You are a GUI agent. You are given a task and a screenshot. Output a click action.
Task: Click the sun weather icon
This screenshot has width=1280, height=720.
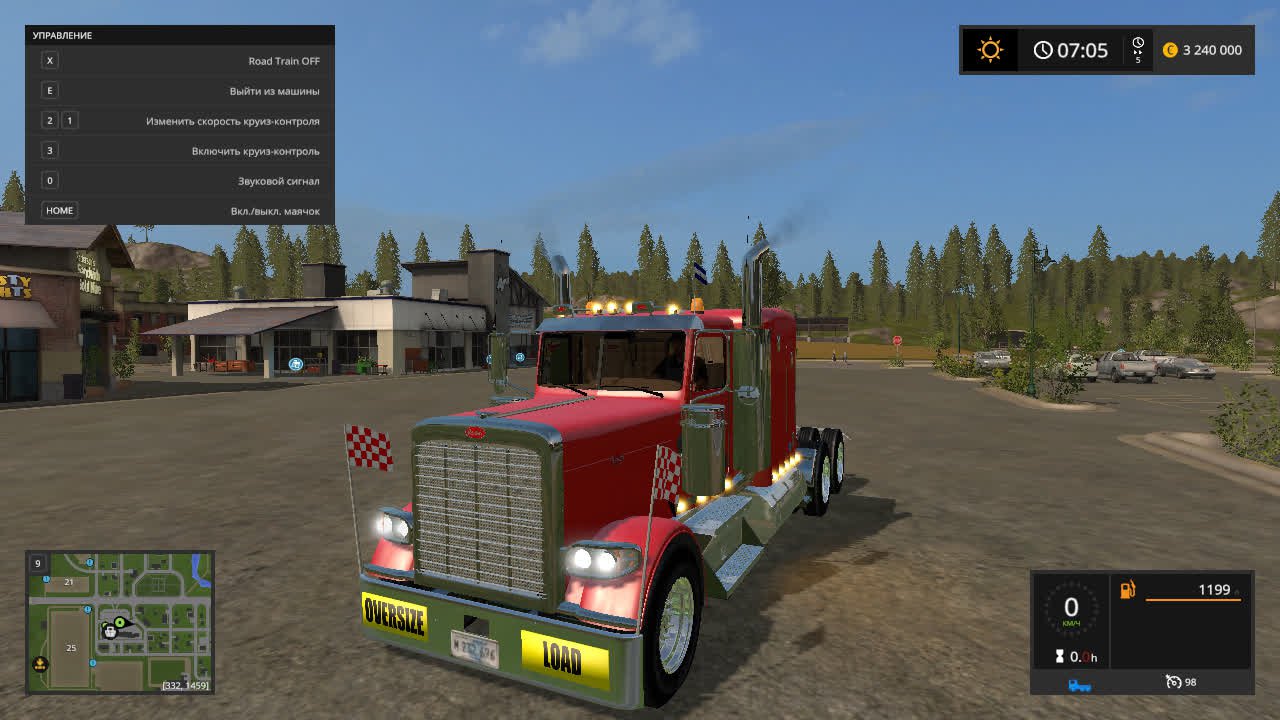coord(990,50)
